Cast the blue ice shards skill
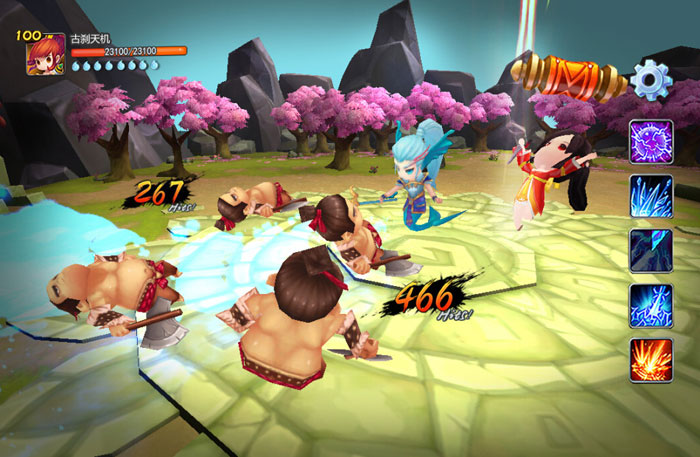This screenshot has height=457, width=700. point(650,196)
